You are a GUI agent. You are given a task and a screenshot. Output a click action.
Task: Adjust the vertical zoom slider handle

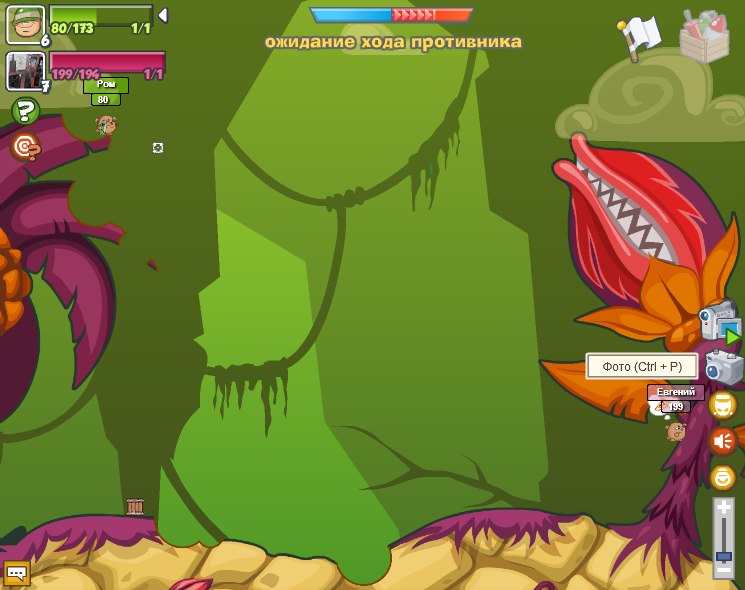(723, 554)
